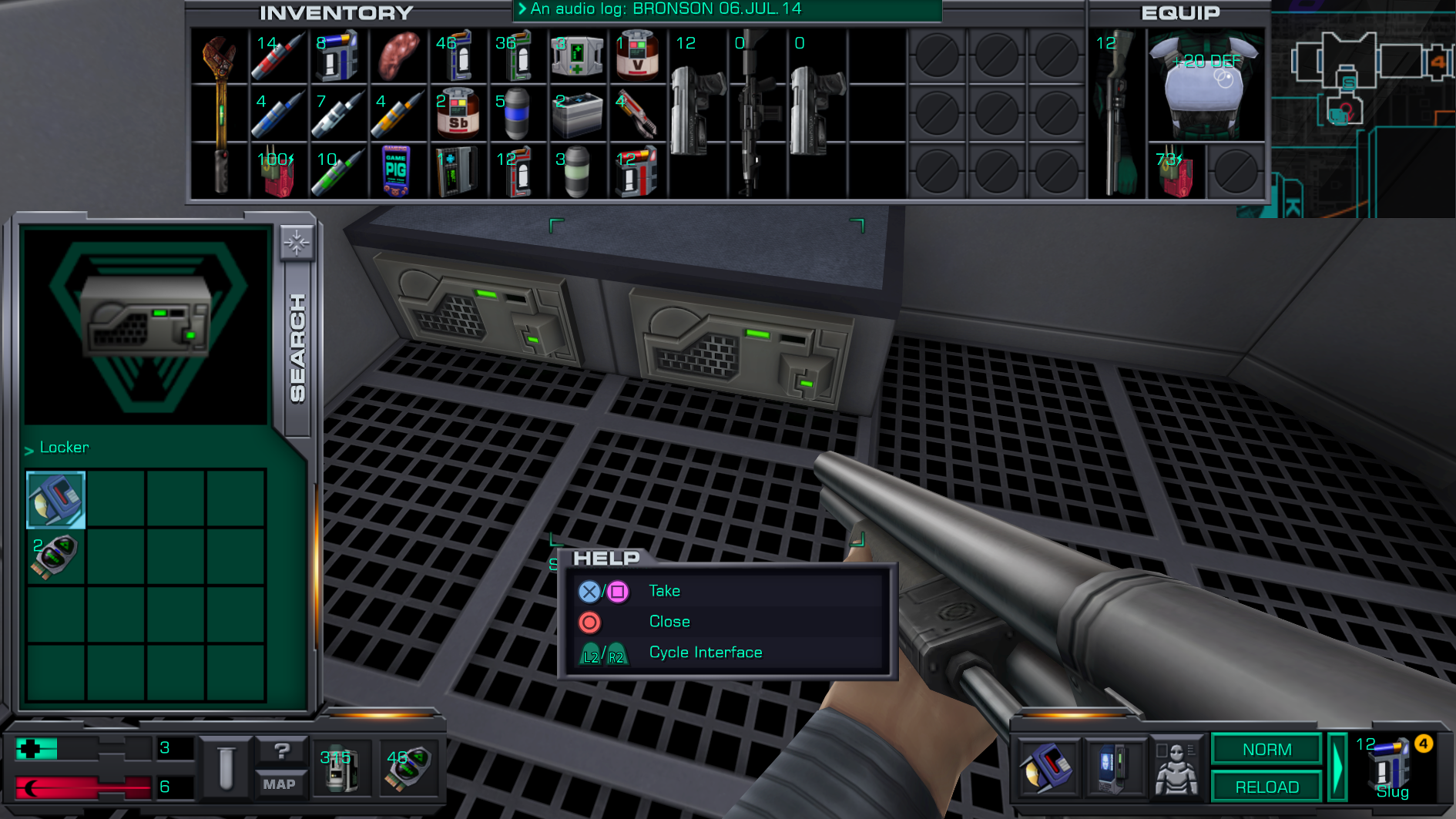Click the crosshair button above SEARCH

coord(297,243)
